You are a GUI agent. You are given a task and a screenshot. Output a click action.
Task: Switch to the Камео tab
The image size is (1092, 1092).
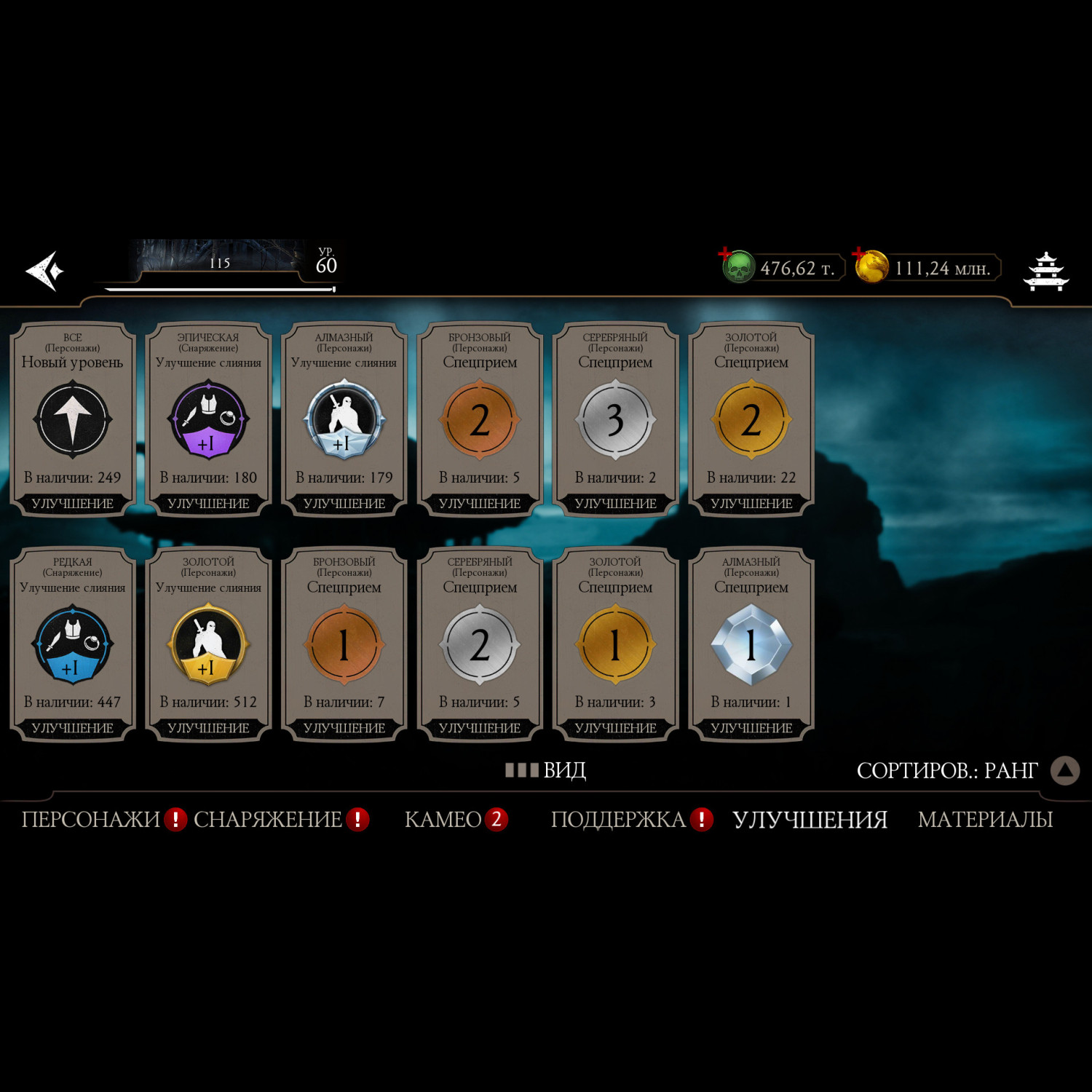[443, 820]
